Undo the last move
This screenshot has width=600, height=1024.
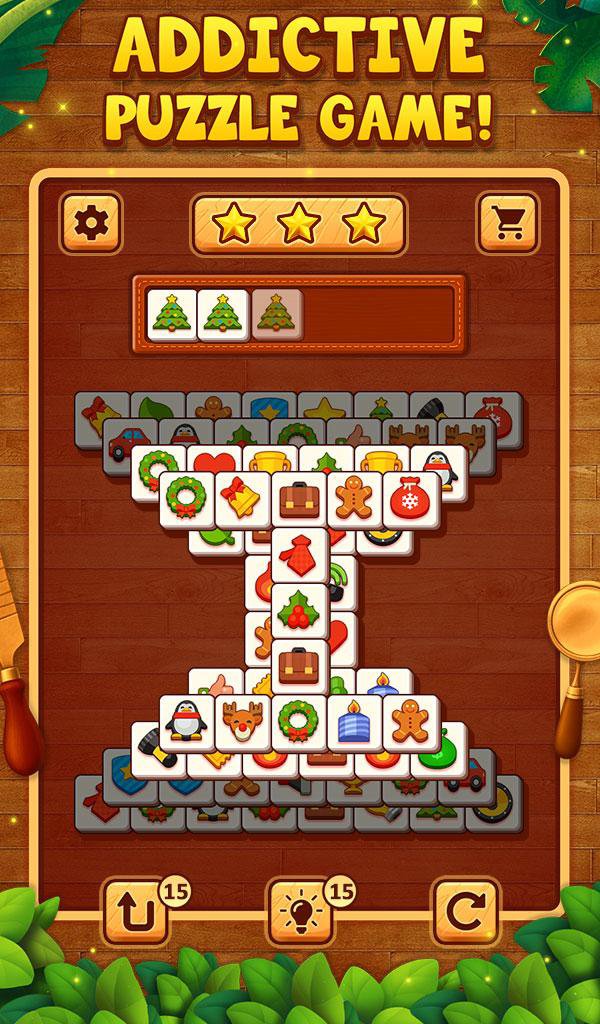tap(136, 910)
